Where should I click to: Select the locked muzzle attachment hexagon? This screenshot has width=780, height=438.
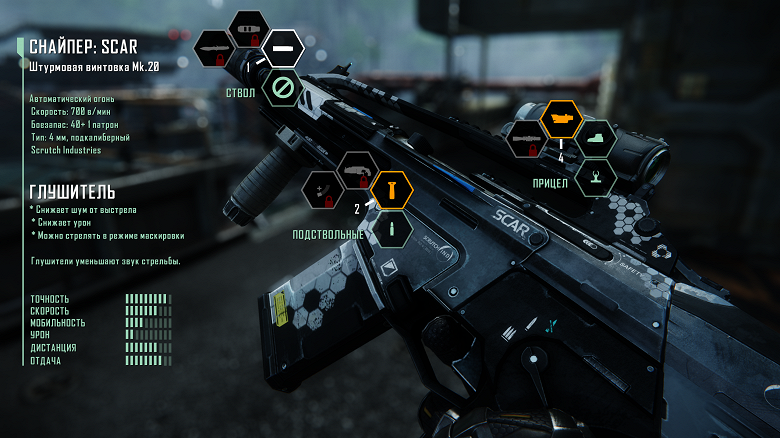click(247, 29)
